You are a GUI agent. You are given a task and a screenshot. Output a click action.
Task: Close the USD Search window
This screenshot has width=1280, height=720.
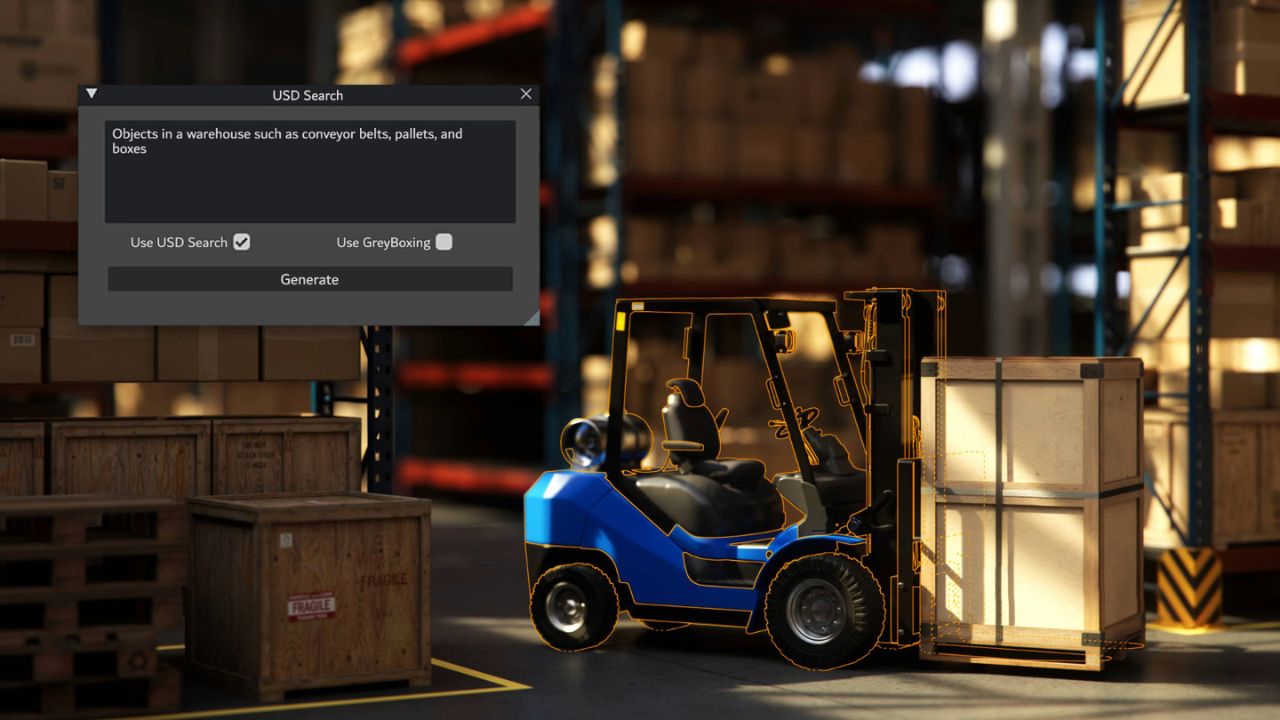526,93
